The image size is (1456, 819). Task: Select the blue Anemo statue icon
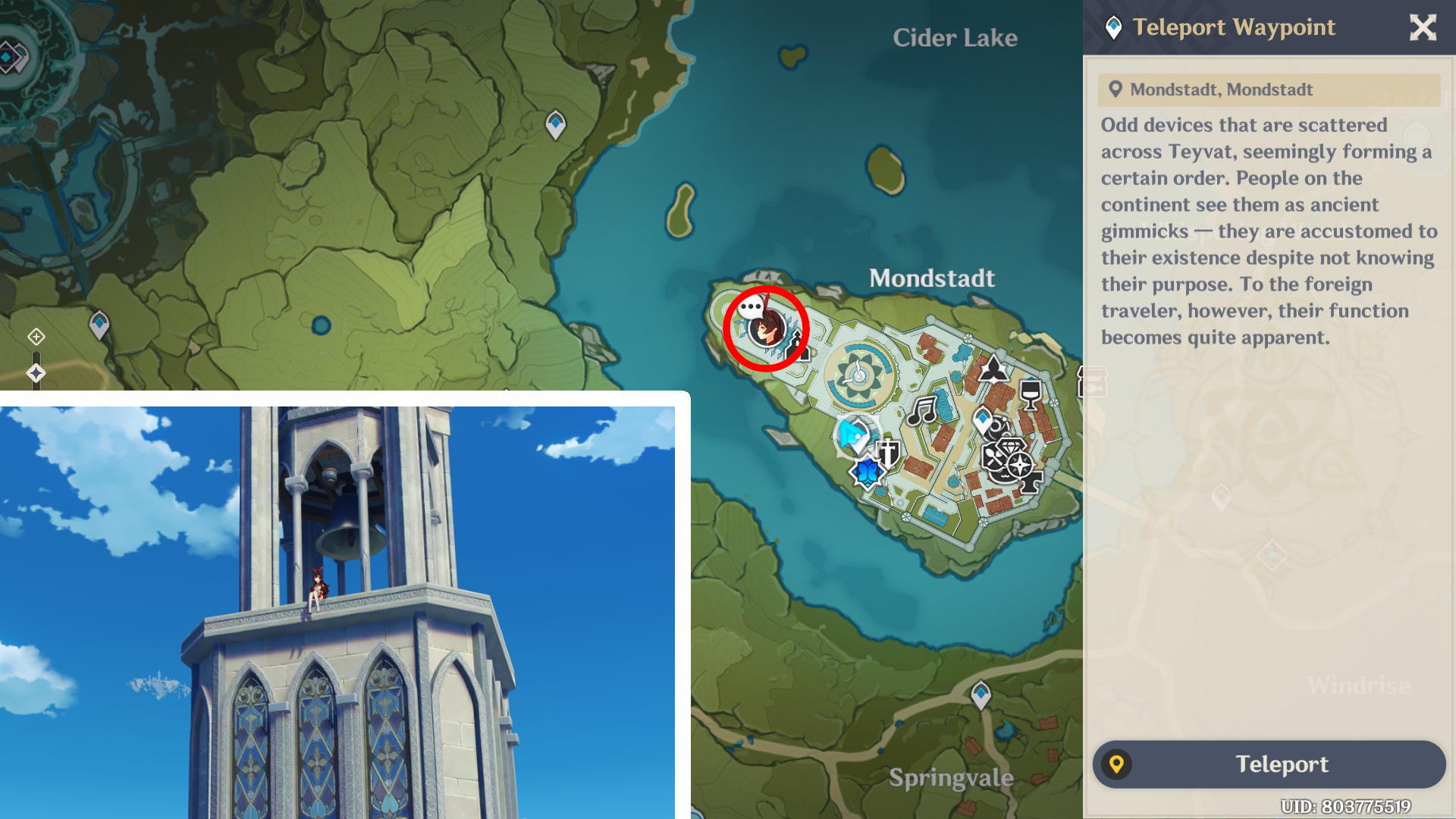867,472
